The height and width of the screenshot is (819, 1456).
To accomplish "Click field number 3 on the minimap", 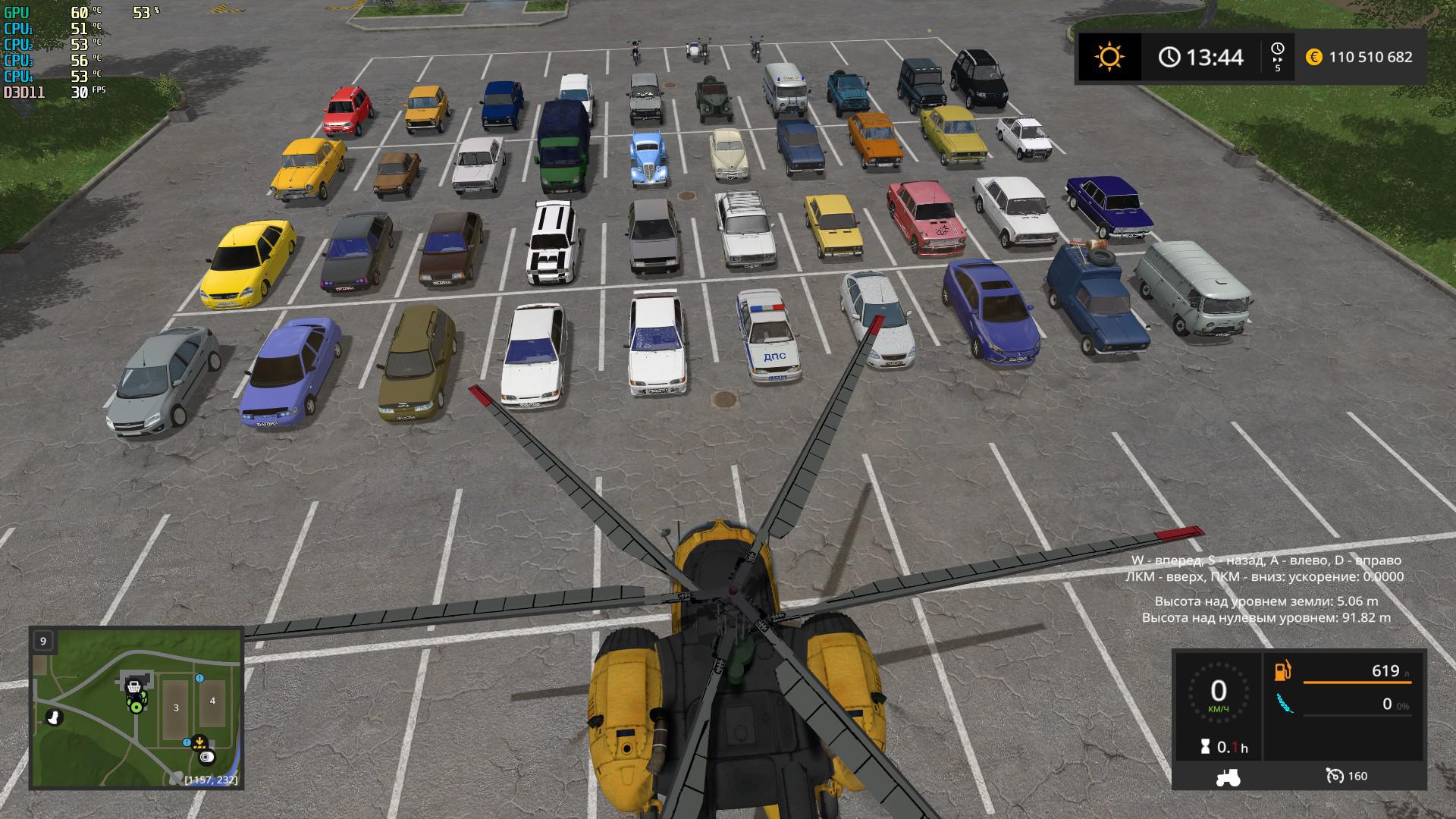I will click(176, 708).
